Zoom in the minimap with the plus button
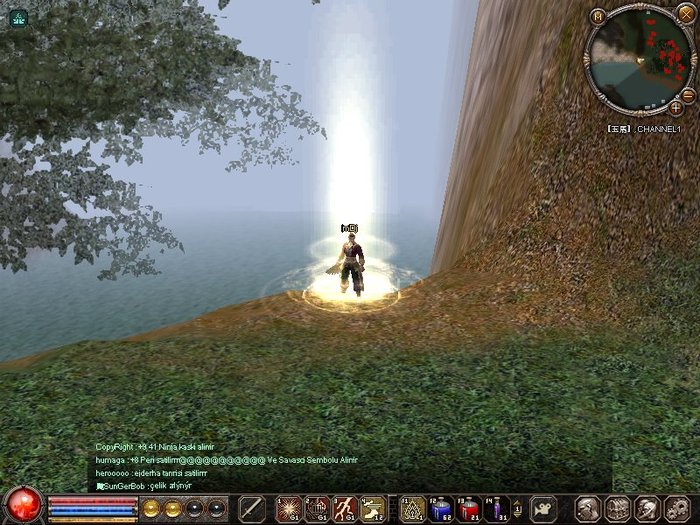Viewport: 700px width, 525px height. click(676, 107)
